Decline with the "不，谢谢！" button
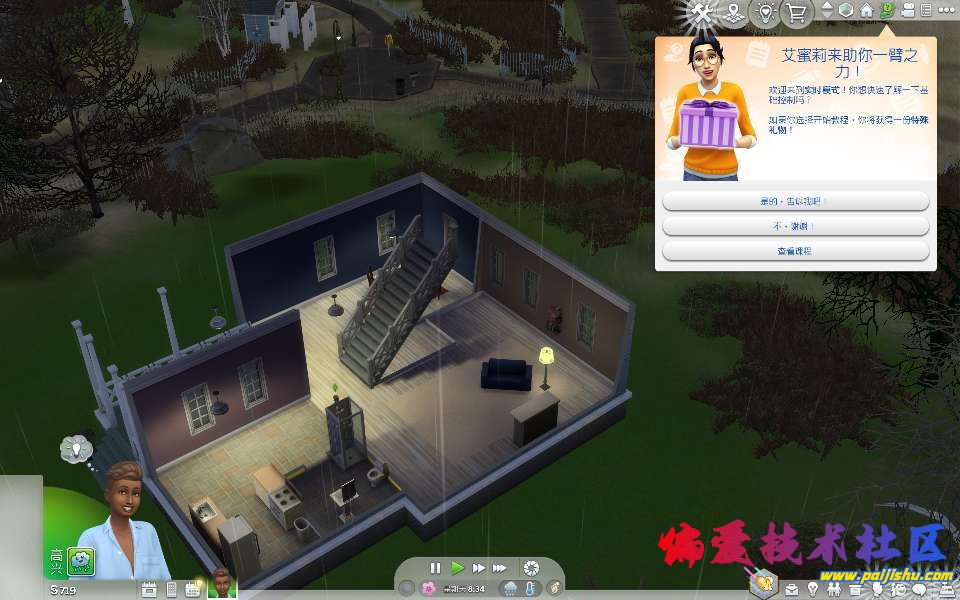 coord(795,226)
